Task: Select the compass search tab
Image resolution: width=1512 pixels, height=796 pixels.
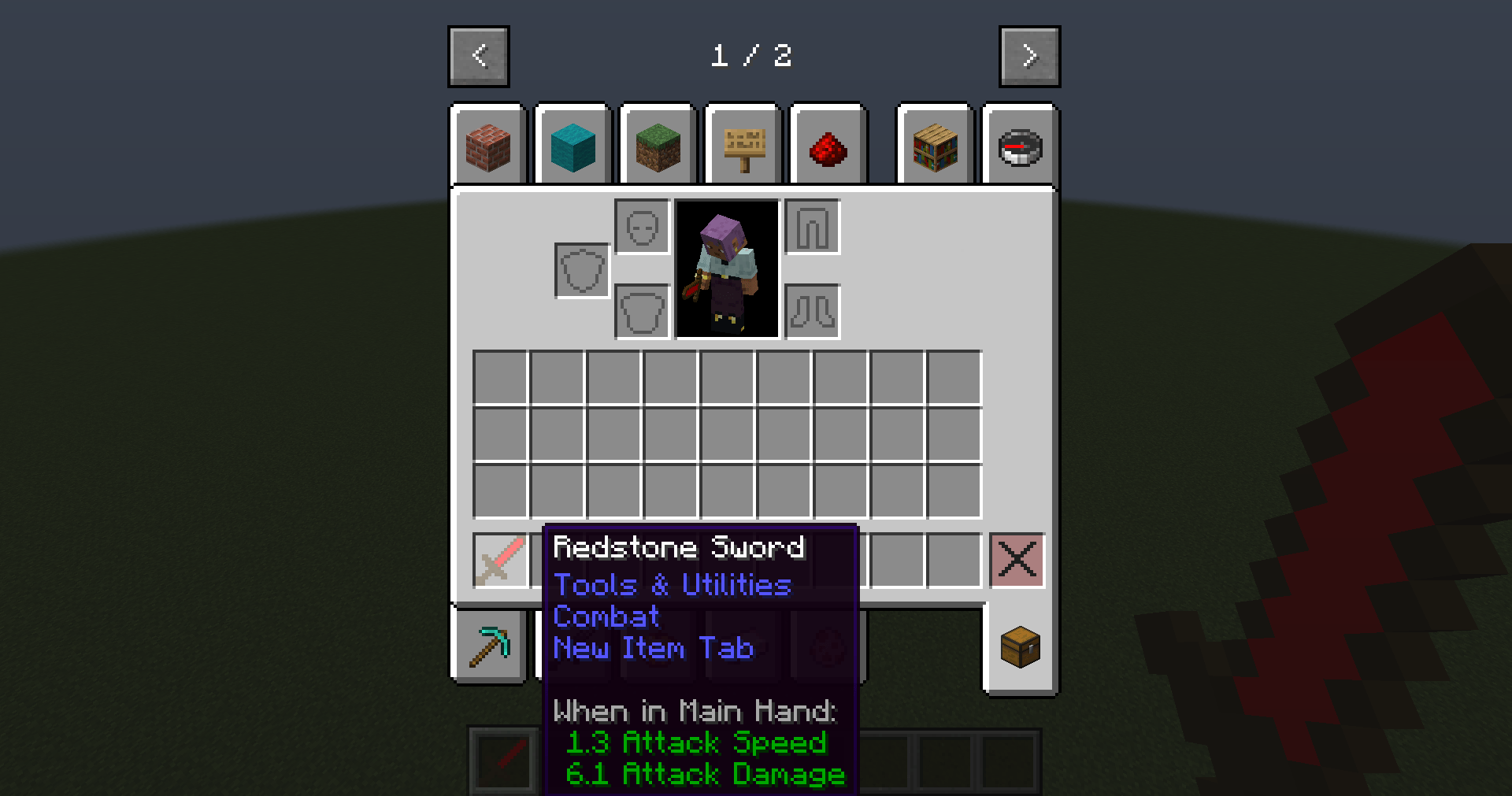Action: (1021, 146)
